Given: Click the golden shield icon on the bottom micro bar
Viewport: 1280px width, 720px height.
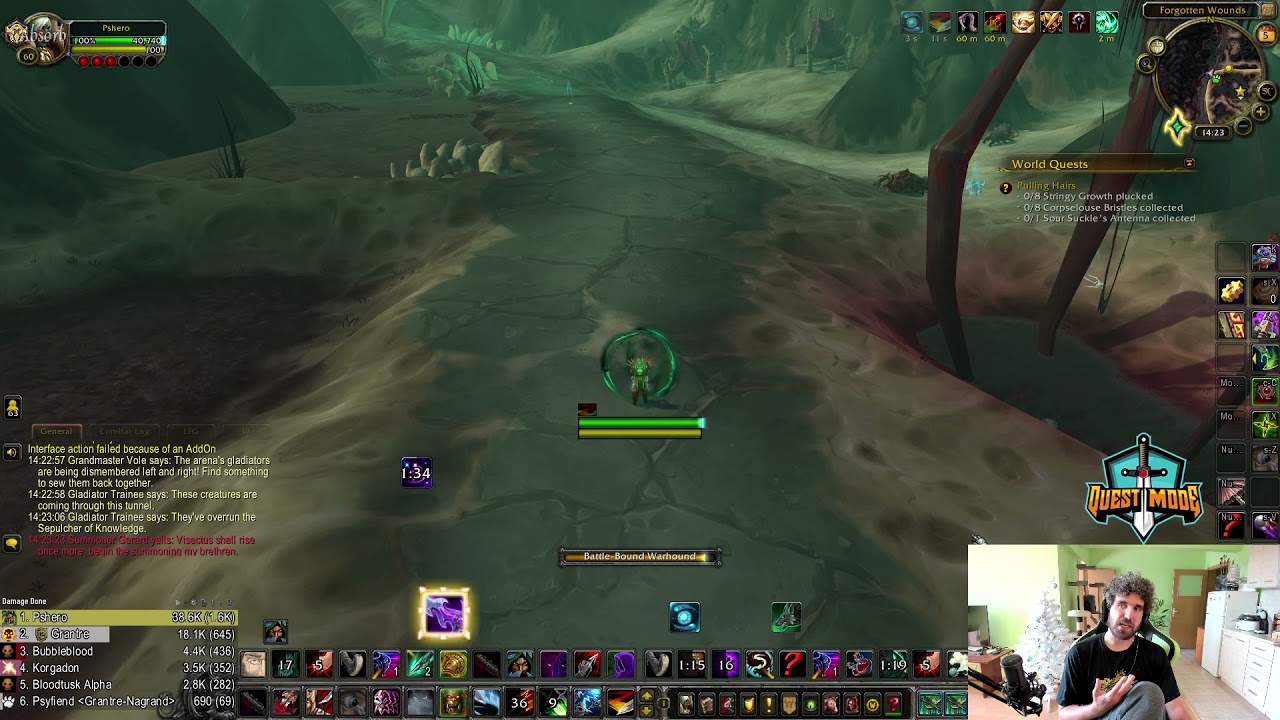Looking at the screenshot, I should point(749,703).
